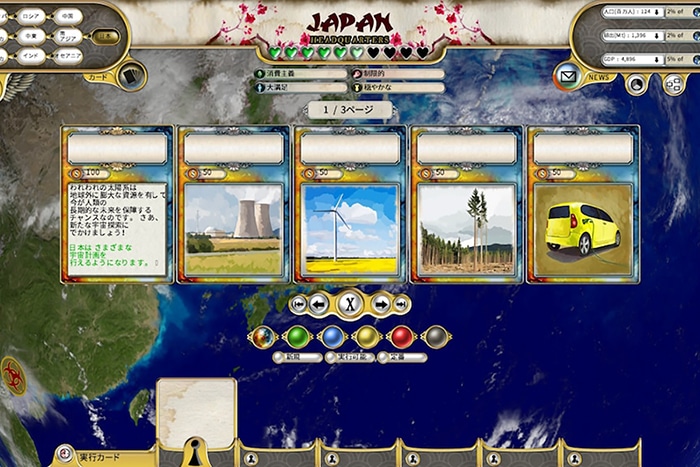The image size is (700, 467).
Task: Filter cards by the yellow orb
Action: pos(367,337)
